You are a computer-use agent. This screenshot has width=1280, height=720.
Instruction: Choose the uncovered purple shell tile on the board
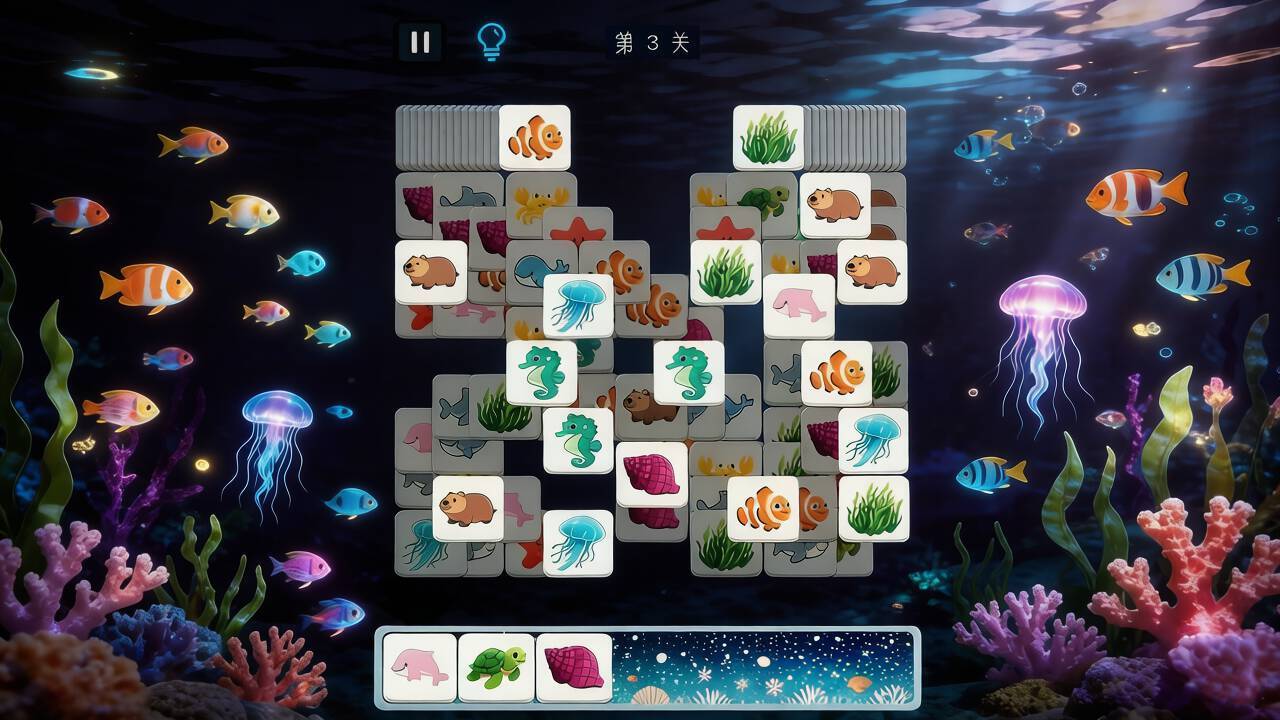[652, 474]
